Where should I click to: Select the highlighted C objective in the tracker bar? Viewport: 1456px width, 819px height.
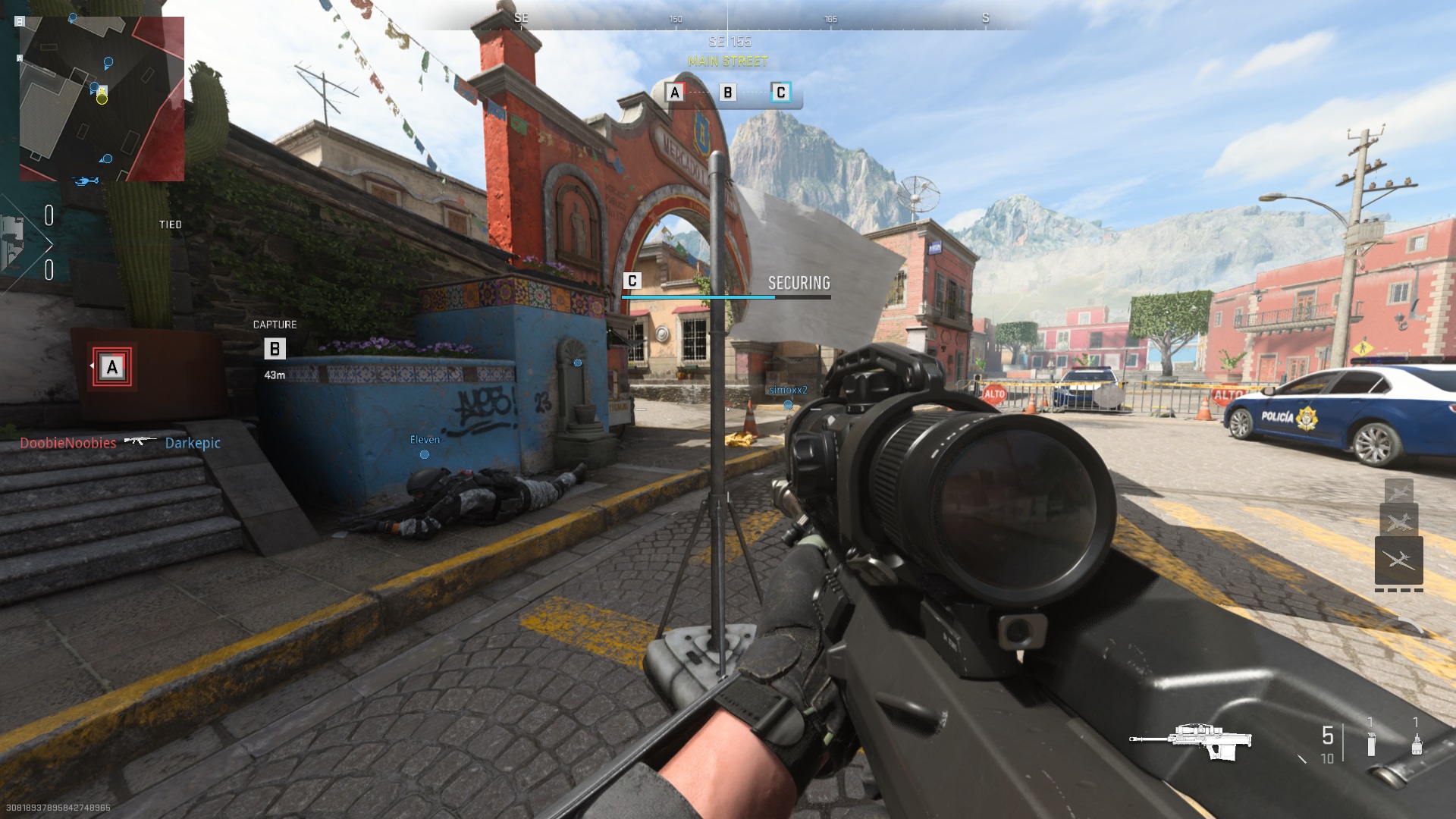click(781, 93)
